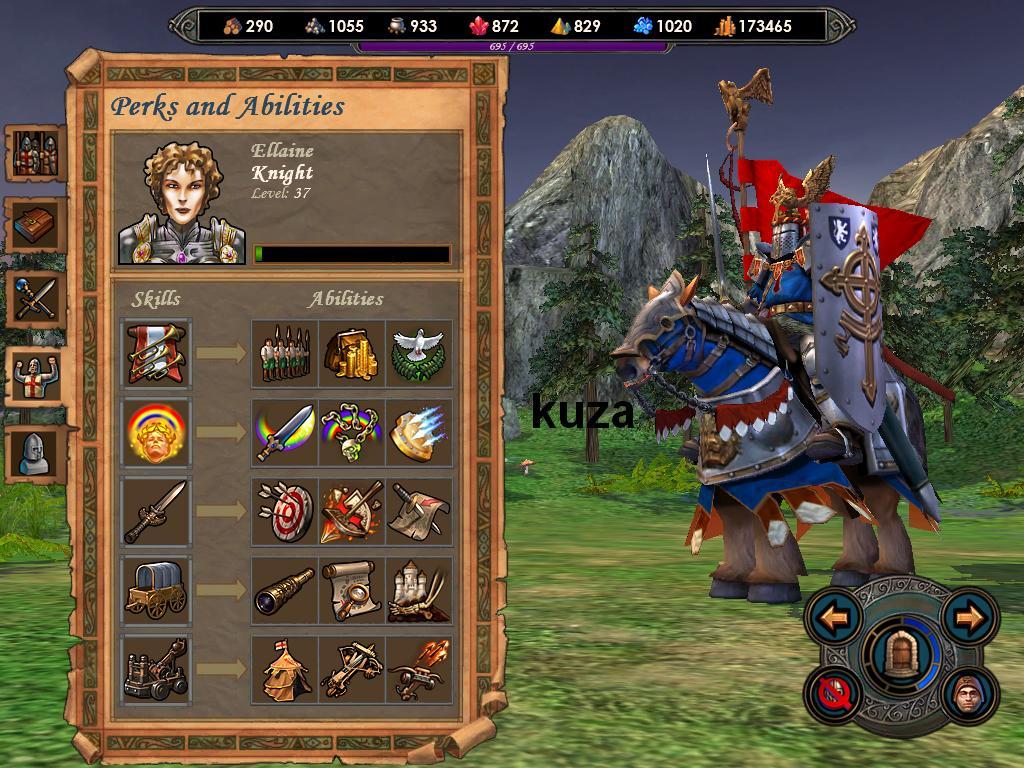Select the spyglass ability
Screen dimensions: 1024x768
(x=284, y=590)
